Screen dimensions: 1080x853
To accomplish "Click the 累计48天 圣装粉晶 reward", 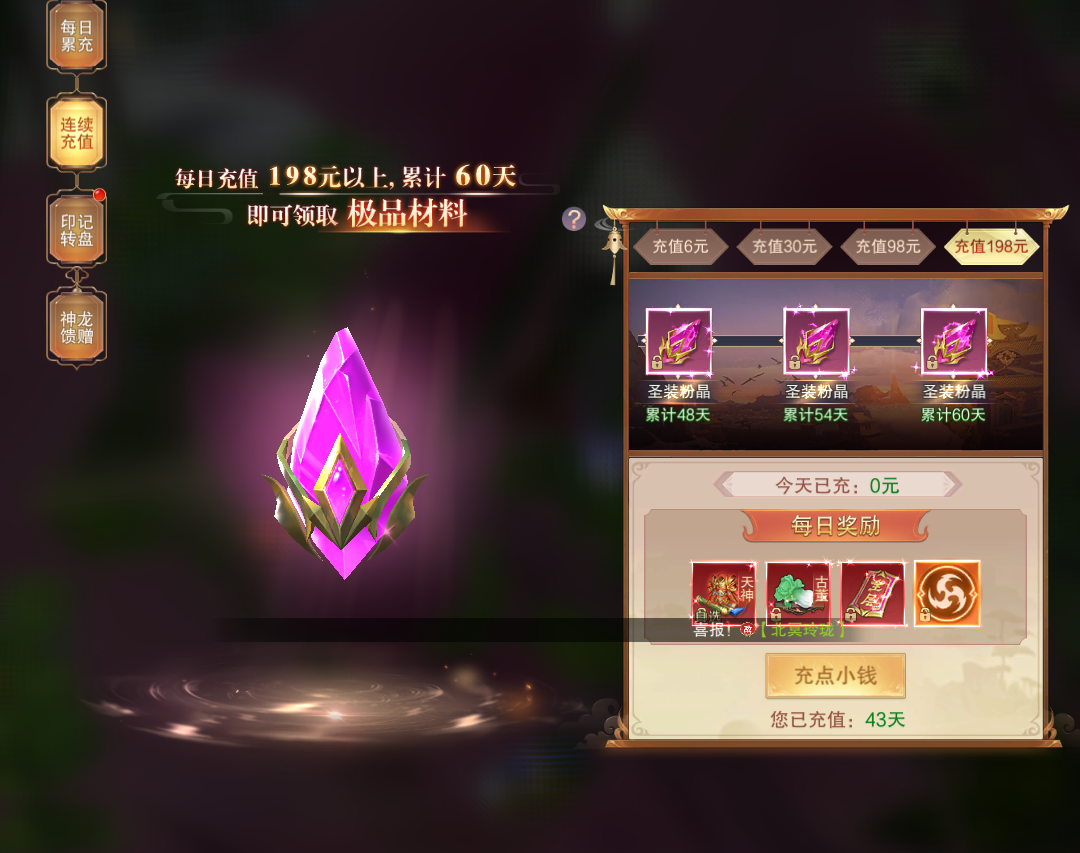I will point(678,341).
